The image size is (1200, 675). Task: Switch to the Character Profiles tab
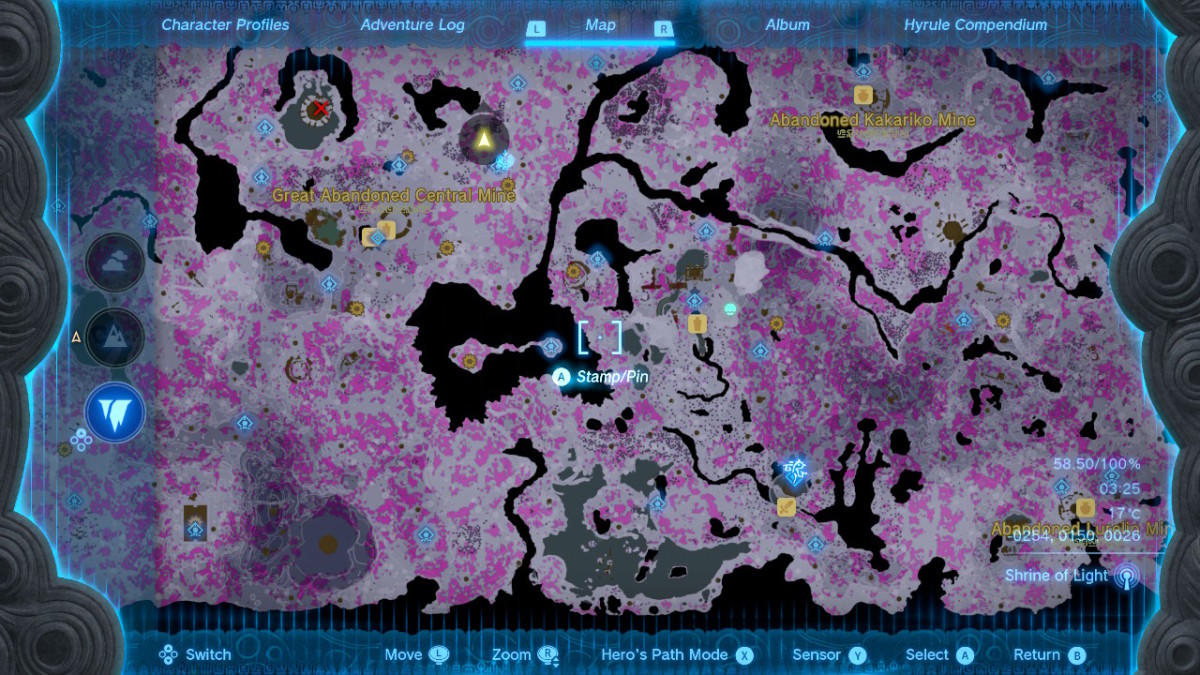point(225,25)
